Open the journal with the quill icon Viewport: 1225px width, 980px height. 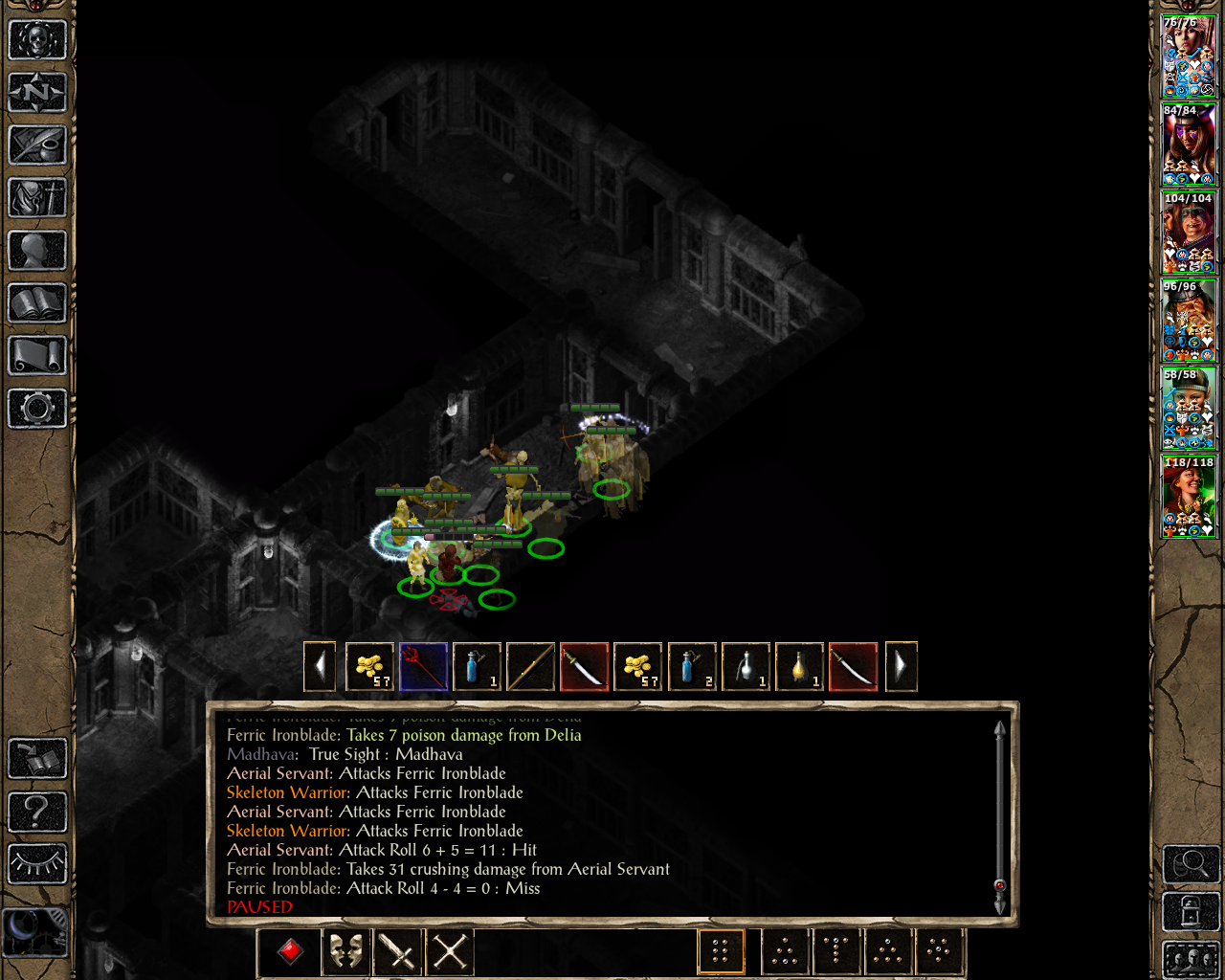tap(37, 145)
